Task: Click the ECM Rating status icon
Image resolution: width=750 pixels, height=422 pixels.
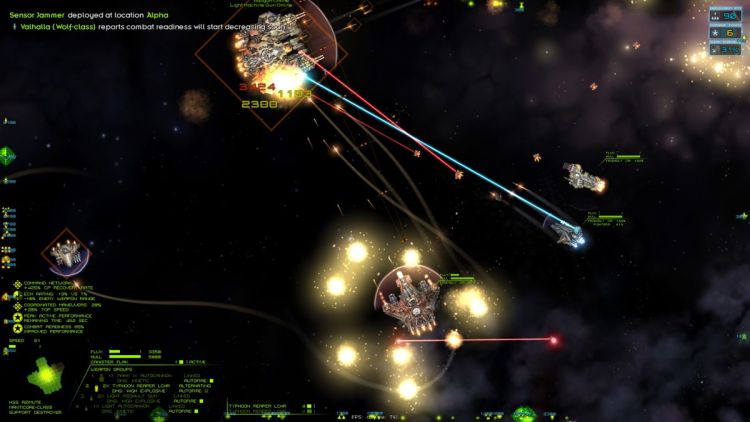Action: (x=18, y=294)
